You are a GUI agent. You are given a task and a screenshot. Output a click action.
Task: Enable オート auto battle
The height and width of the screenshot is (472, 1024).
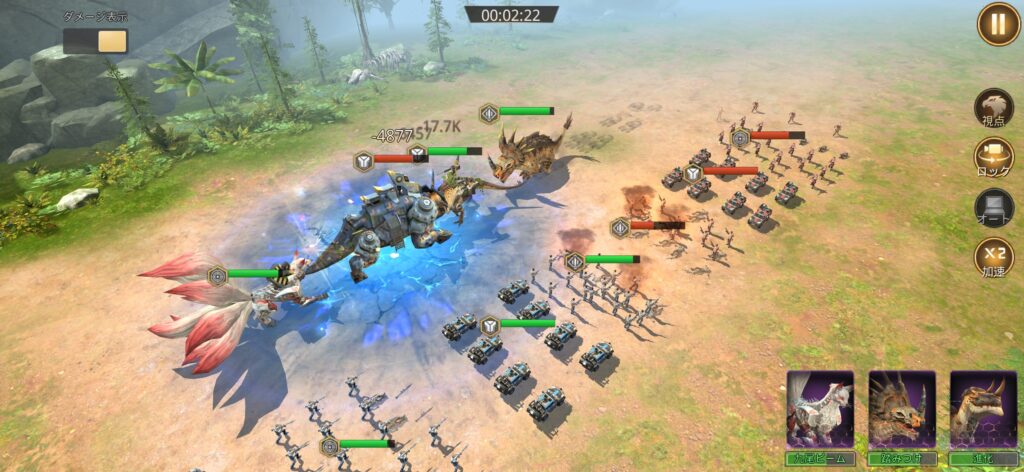coord(993,208)
